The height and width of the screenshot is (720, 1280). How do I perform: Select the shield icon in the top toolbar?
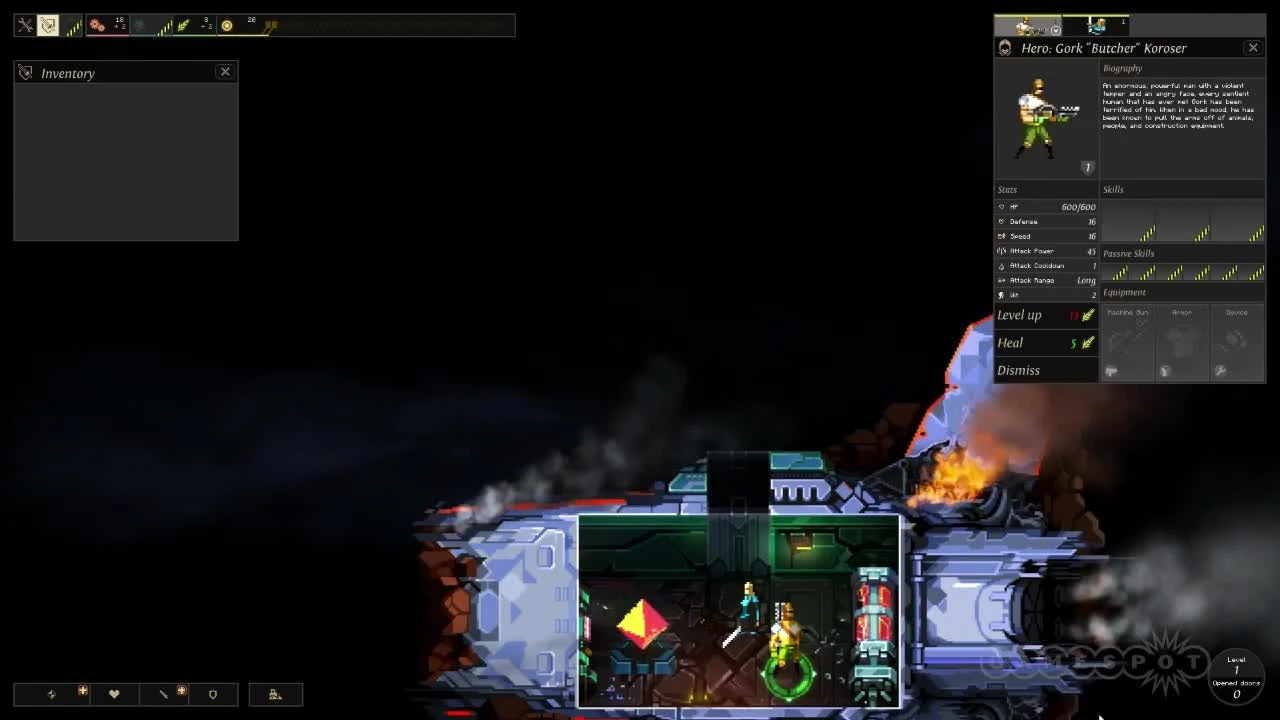click(x=47, y=26)
